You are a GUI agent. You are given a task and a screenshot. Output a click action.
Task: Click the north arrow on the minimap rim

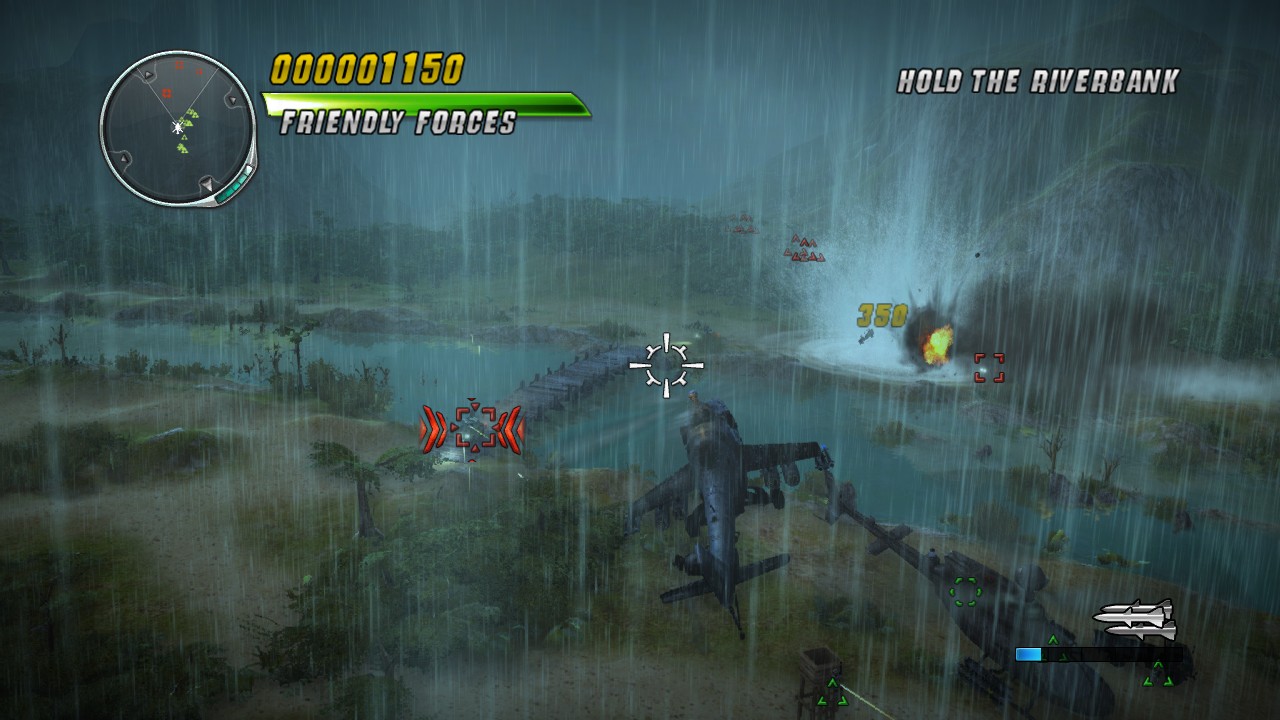[x=148, y=74]
